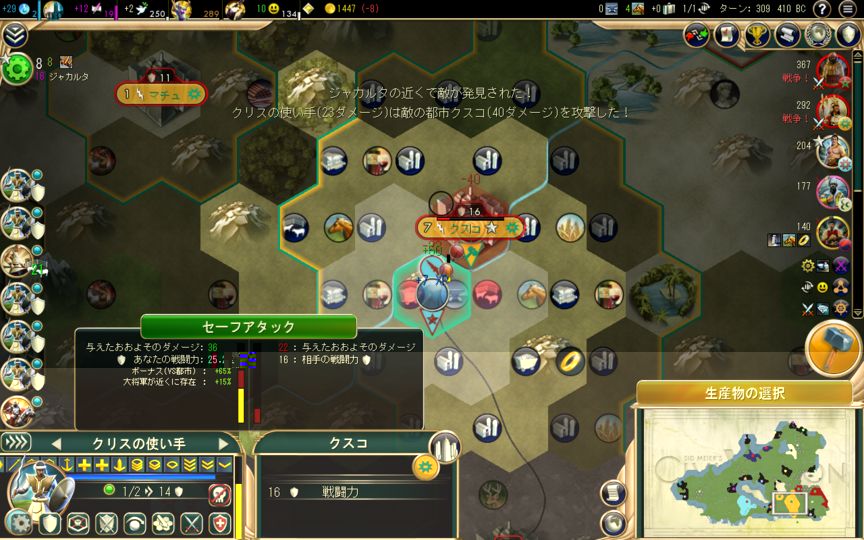
Task: Open the diplomacy overview red-green arrows icon
Action: (x=697, y=35)
